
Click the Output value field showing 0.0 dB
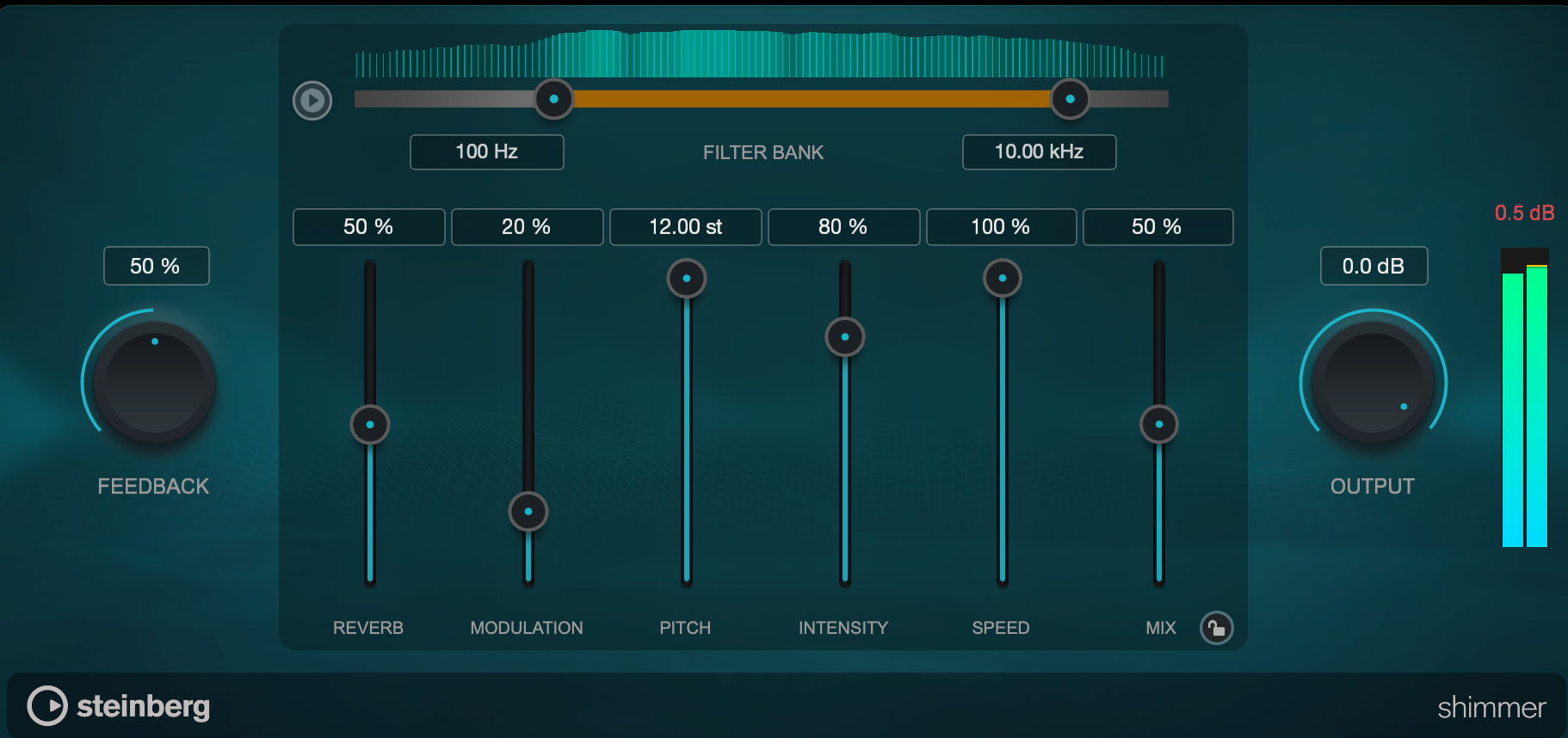[1374, 266]
